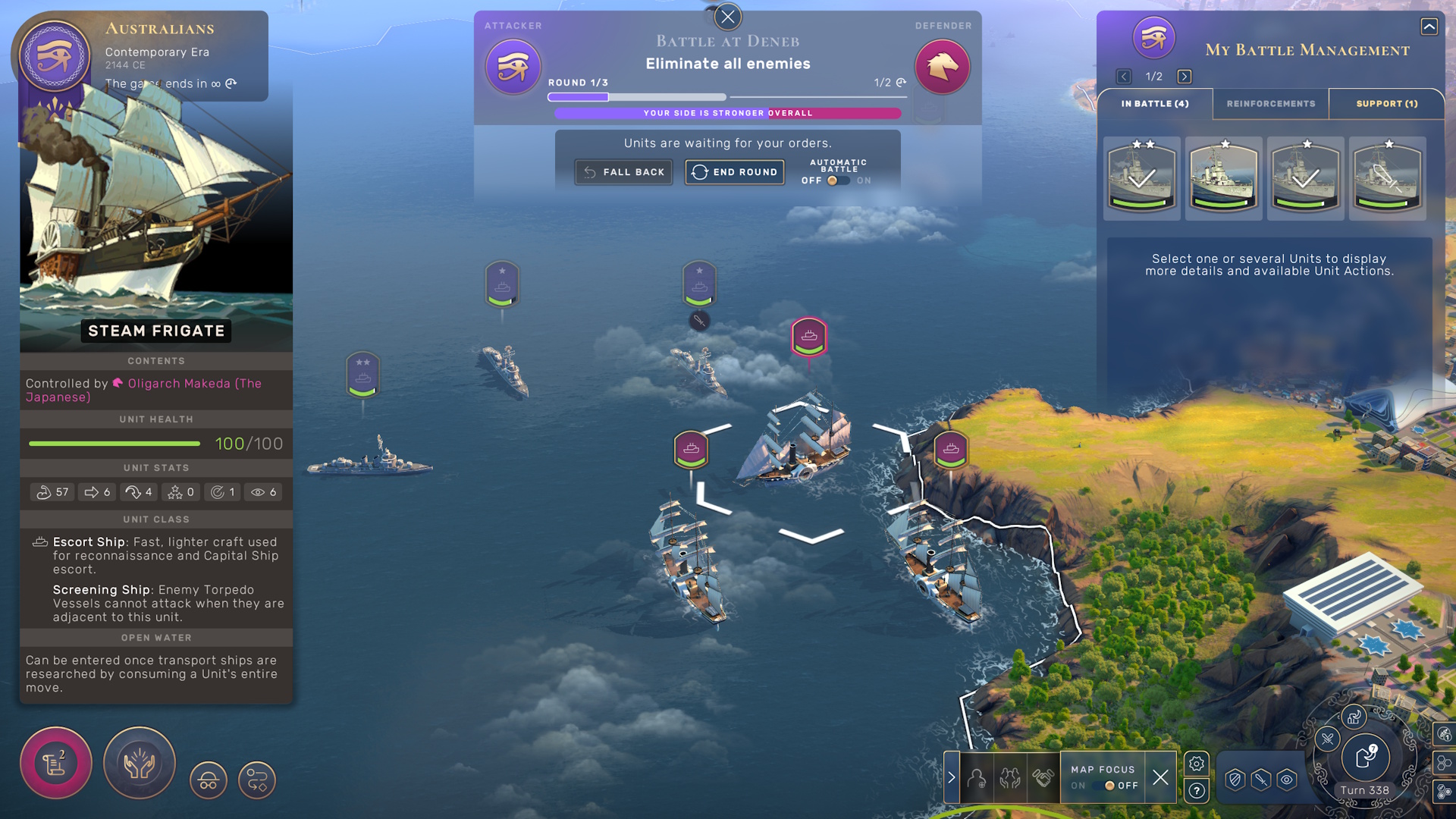
Task: Switch to the Reinforcements tab
Action: [x=1270, y=104]
